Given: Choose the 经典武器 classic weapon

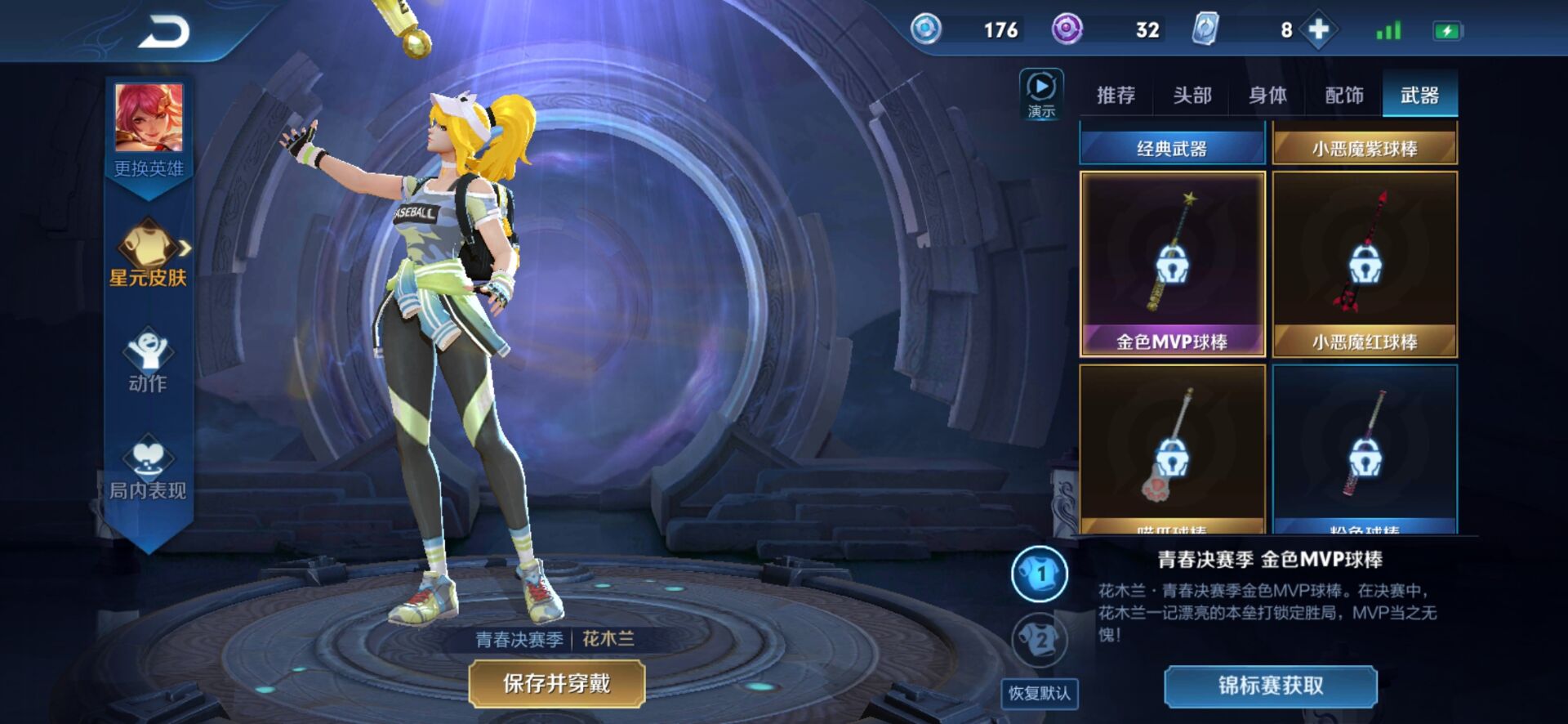Looking at the screenshot, I should 1172,147.
